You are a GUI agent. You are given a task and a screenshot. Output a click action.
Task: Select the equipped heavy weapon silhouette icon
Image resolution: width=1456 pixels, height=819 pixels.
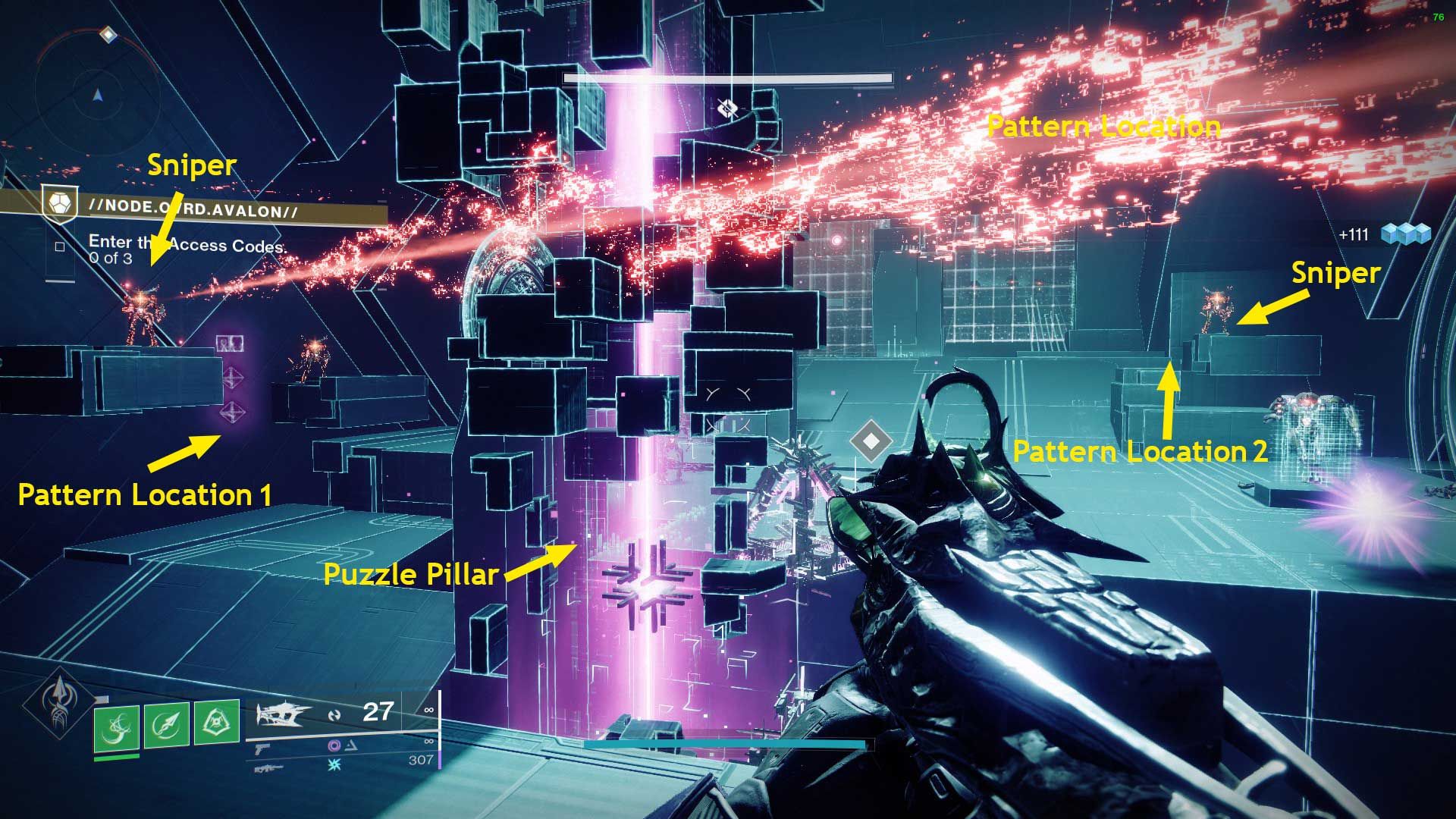282,714
